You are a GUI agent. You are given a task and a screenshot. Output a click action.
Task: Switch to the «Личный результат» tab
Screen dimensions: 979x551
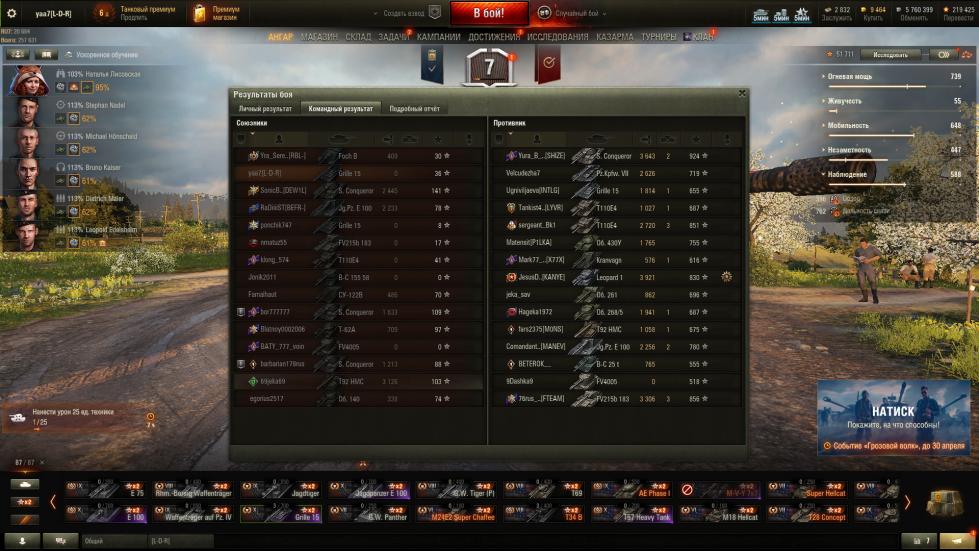[265, 108]
